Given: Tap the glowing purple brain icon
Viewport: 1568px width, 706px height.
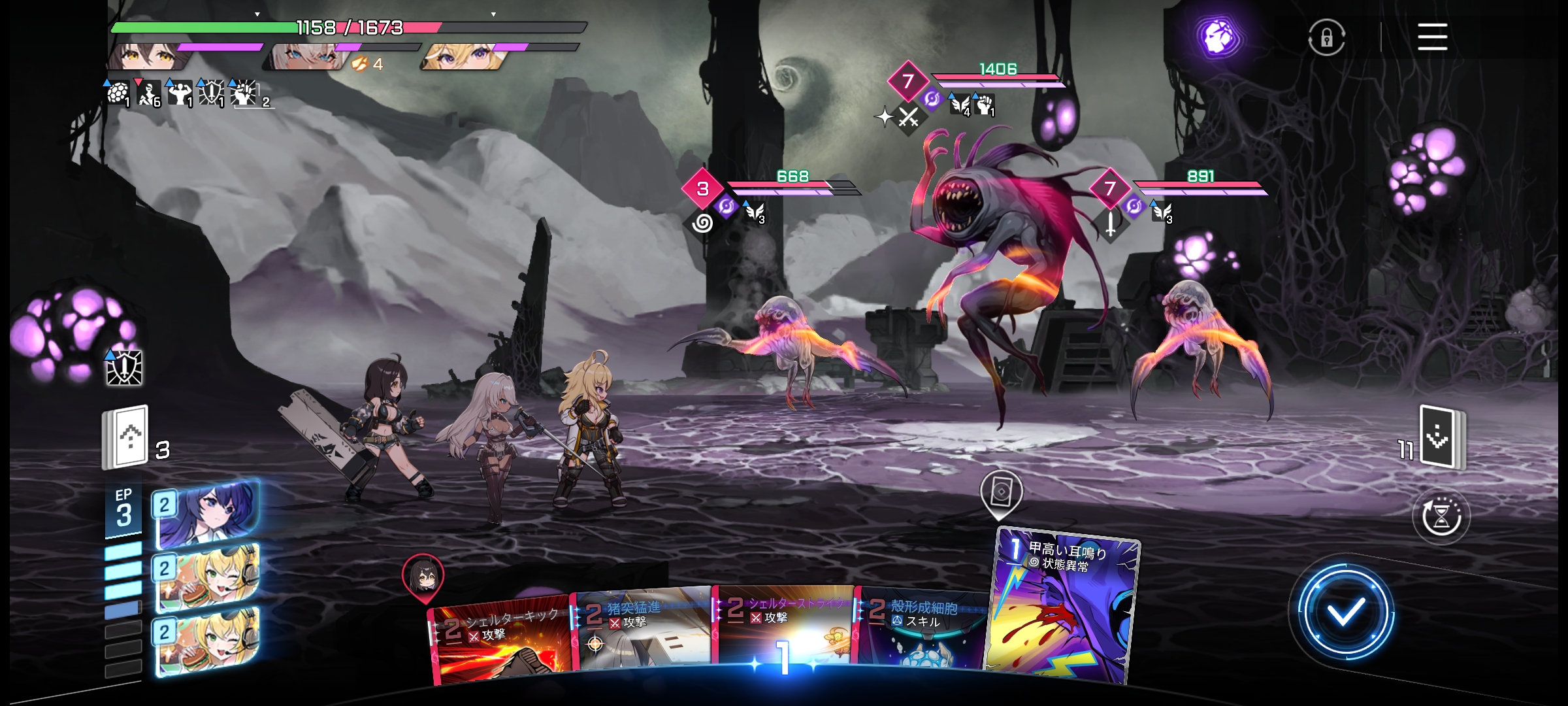Looking at the screenshot, I should [x=1218, y=37].
